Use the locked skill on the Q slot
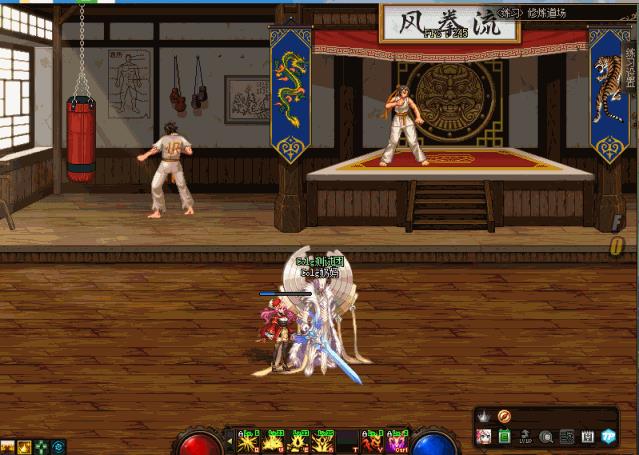Image resolution: width=639 pixels, height=455 pixels. coord(248,440)
